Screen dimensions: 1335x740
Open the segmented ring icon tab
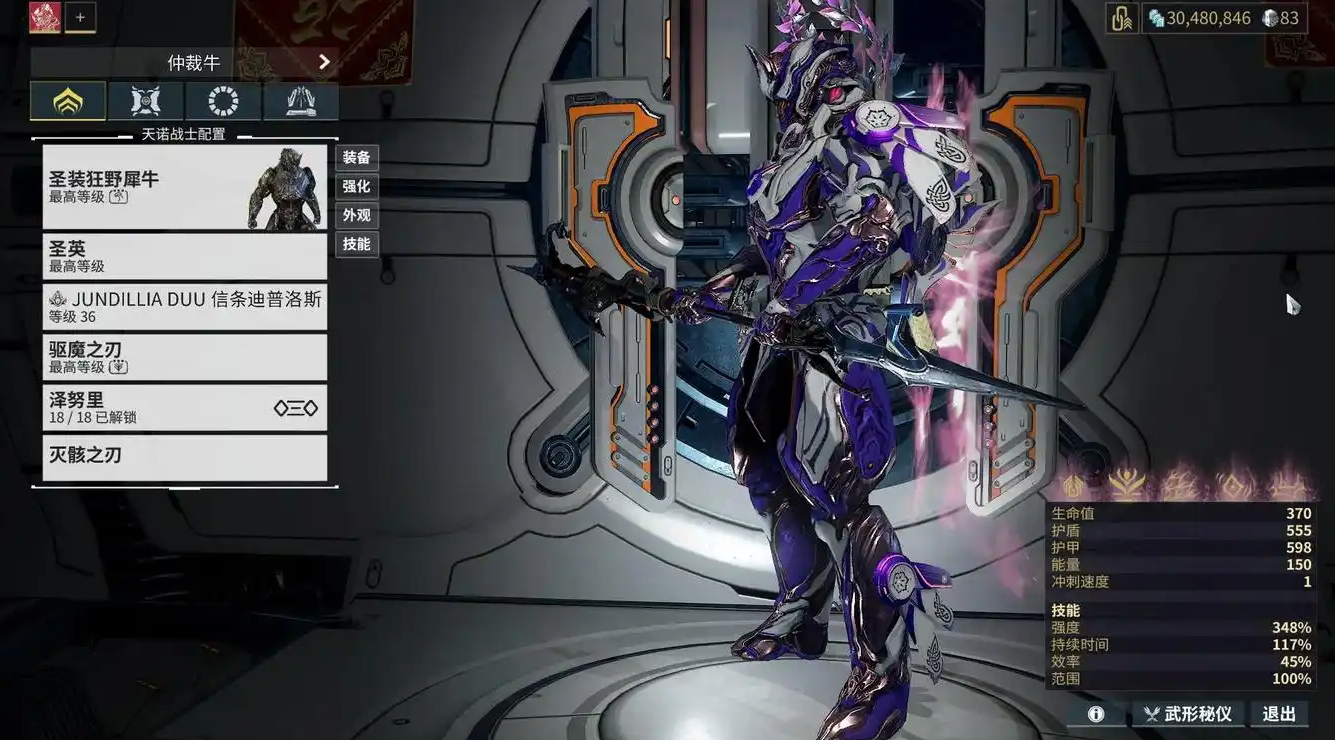coord(223,101)
